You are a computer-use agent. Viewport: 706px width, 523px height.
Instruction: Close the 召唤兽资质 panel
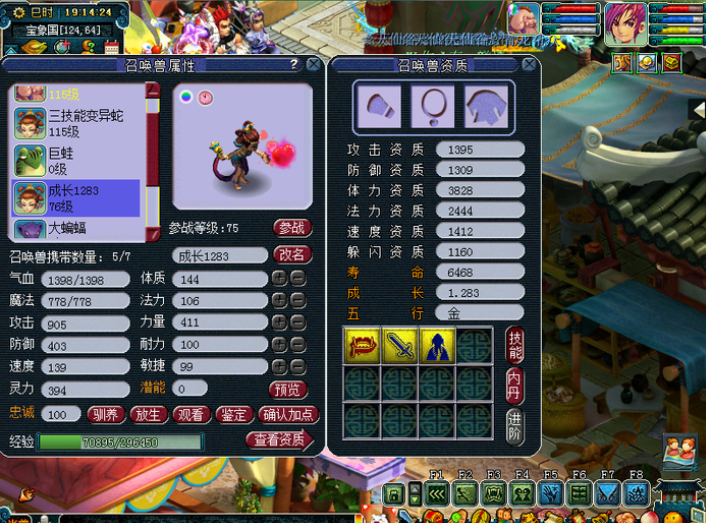pyautogui.click(x=530, y=65)
